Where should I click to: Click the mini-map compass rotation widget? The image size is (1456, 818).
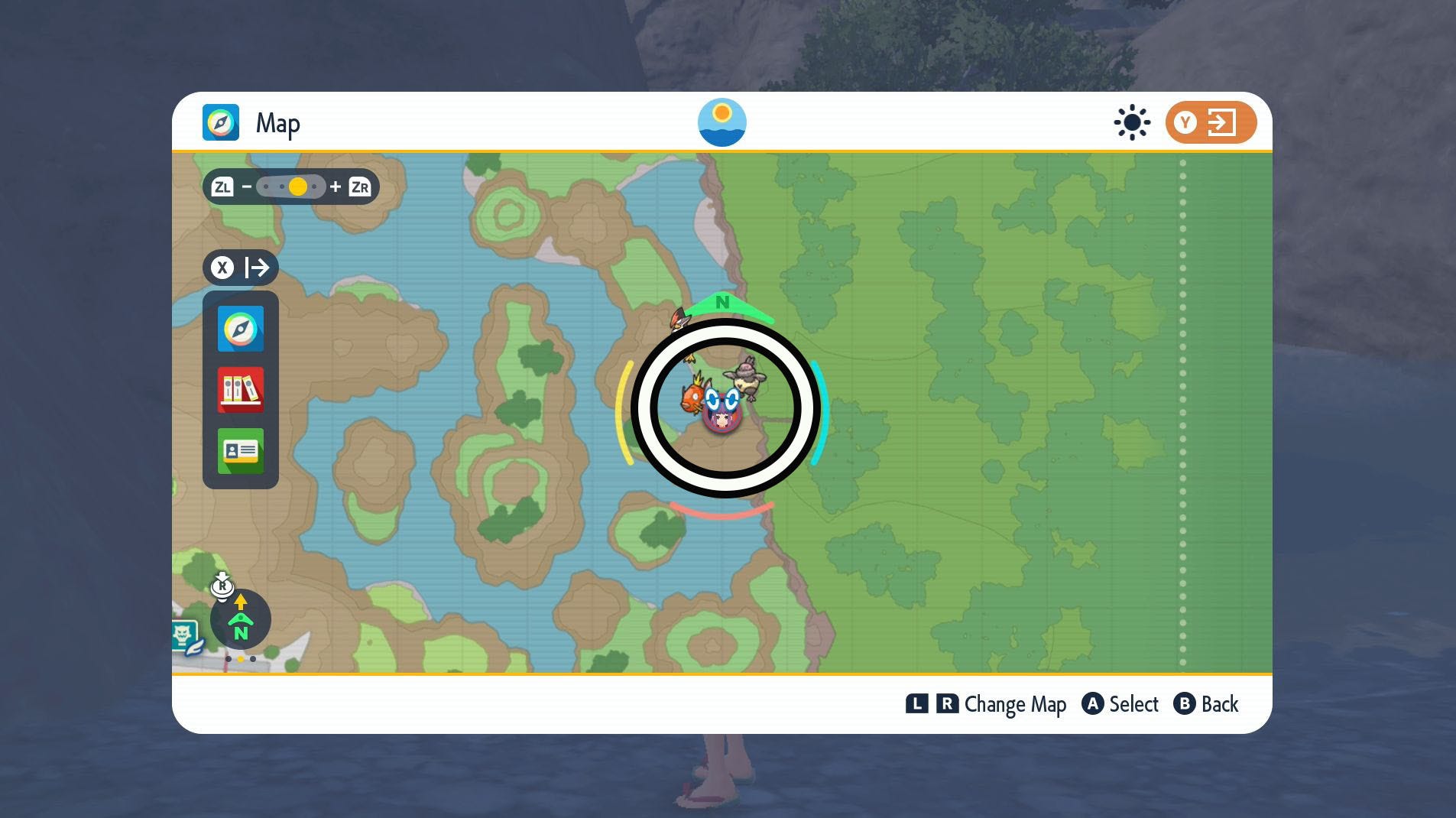241,618
